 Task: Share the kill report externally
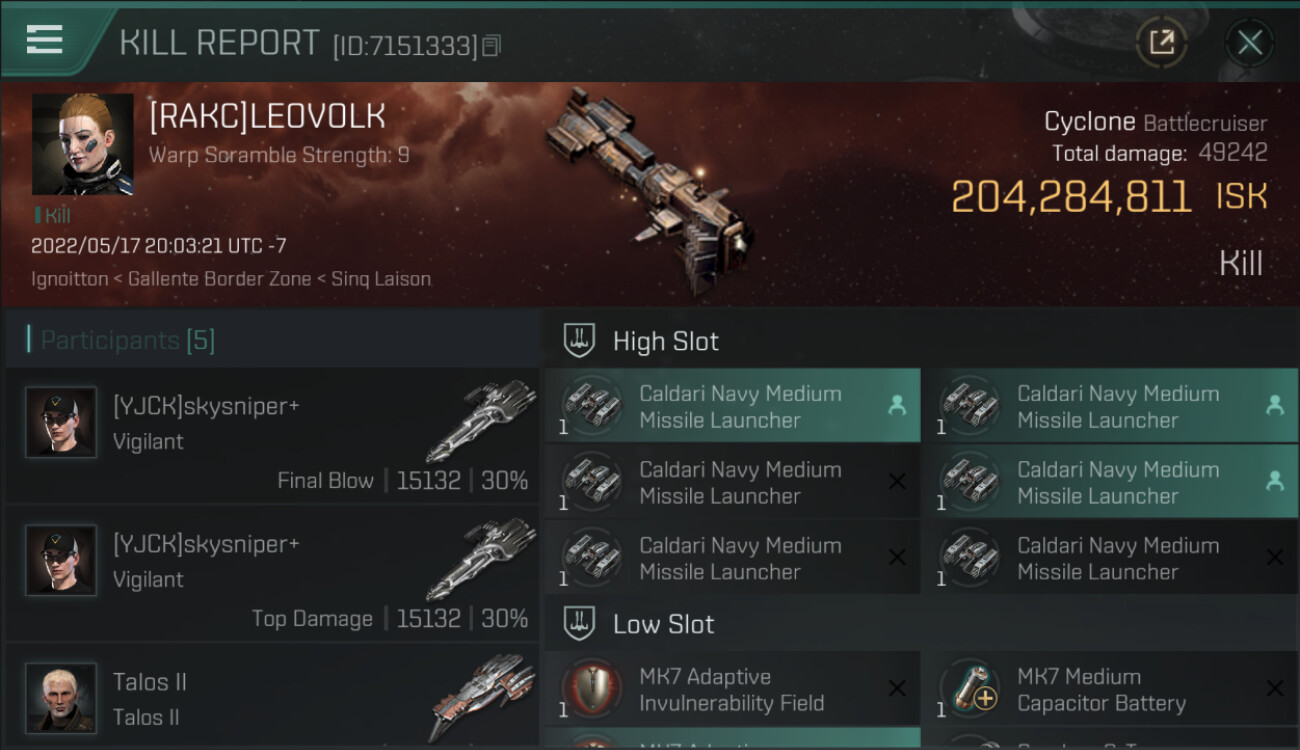[1161, 43]
